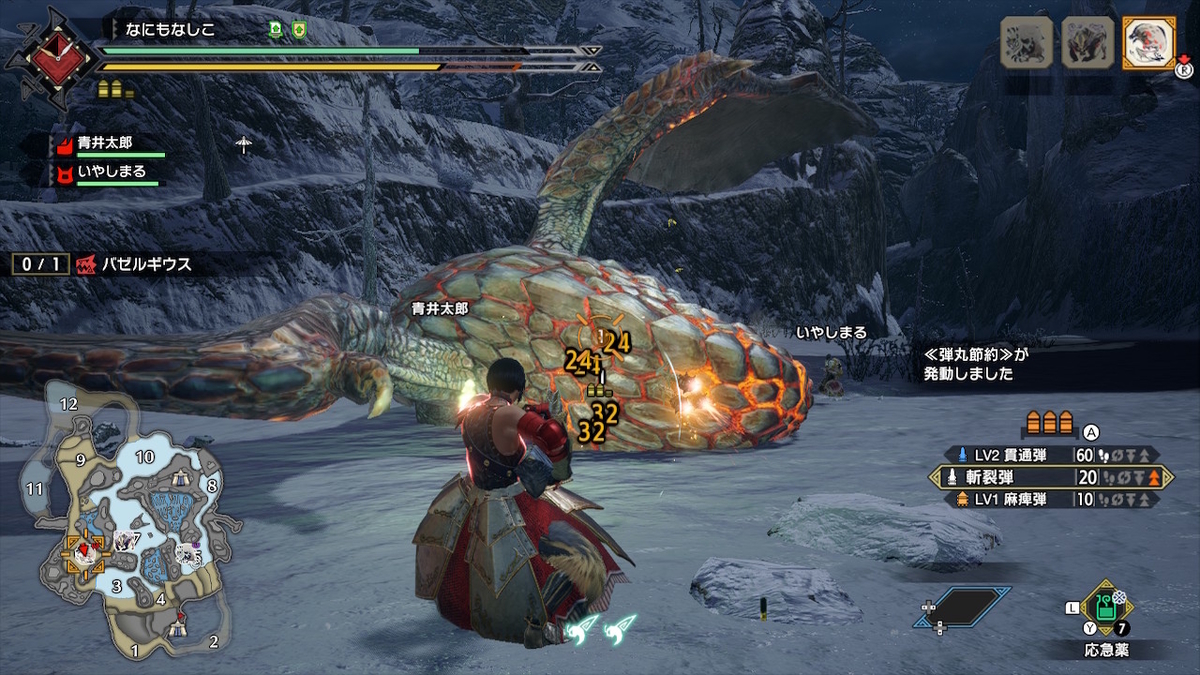The width and height of the screenshot is (1200, 675).
Task: Select area 12 on the minimap
Action: [x=69, y=405]
